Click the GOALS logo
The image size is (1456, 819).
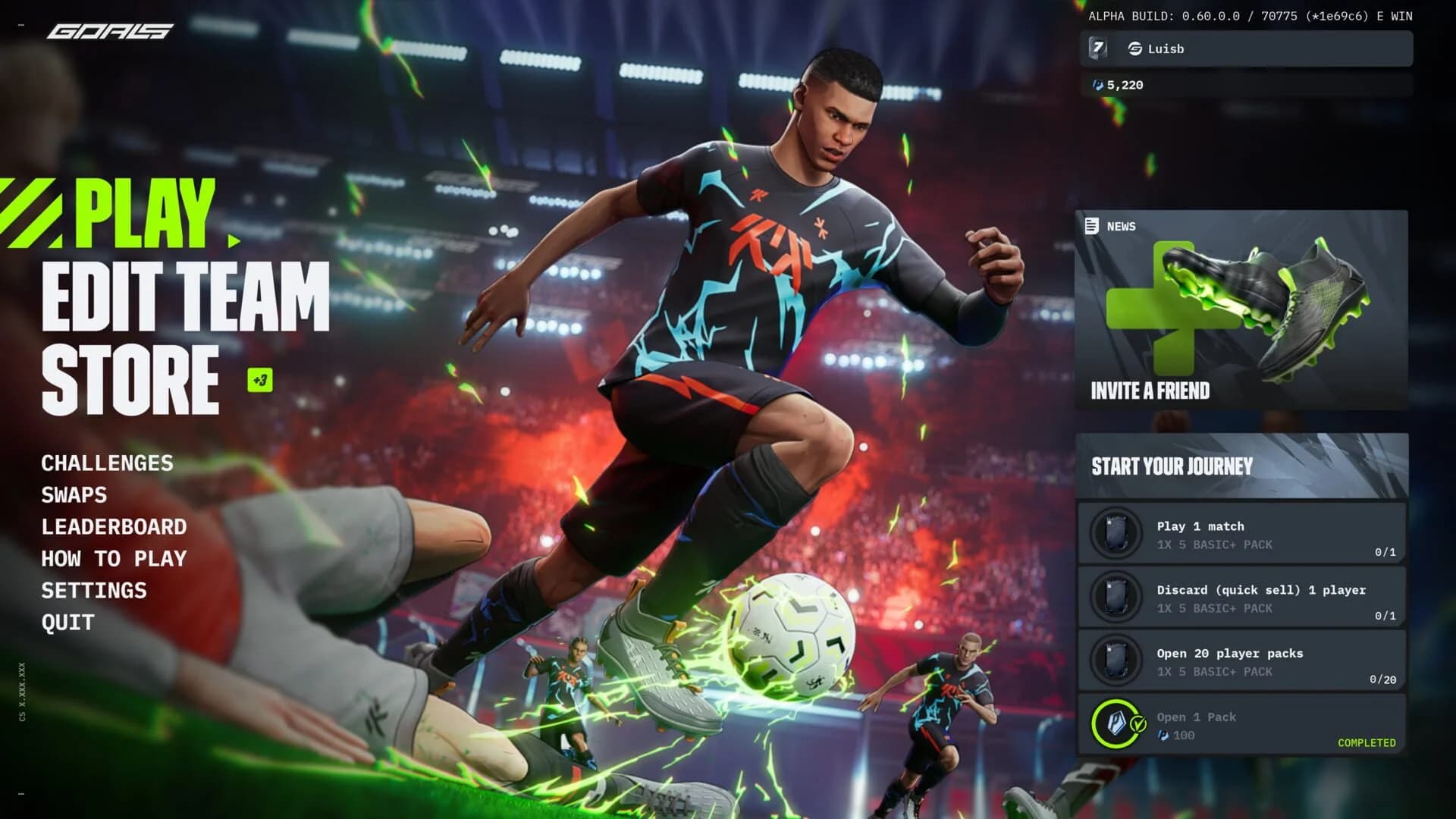point(111,31)
